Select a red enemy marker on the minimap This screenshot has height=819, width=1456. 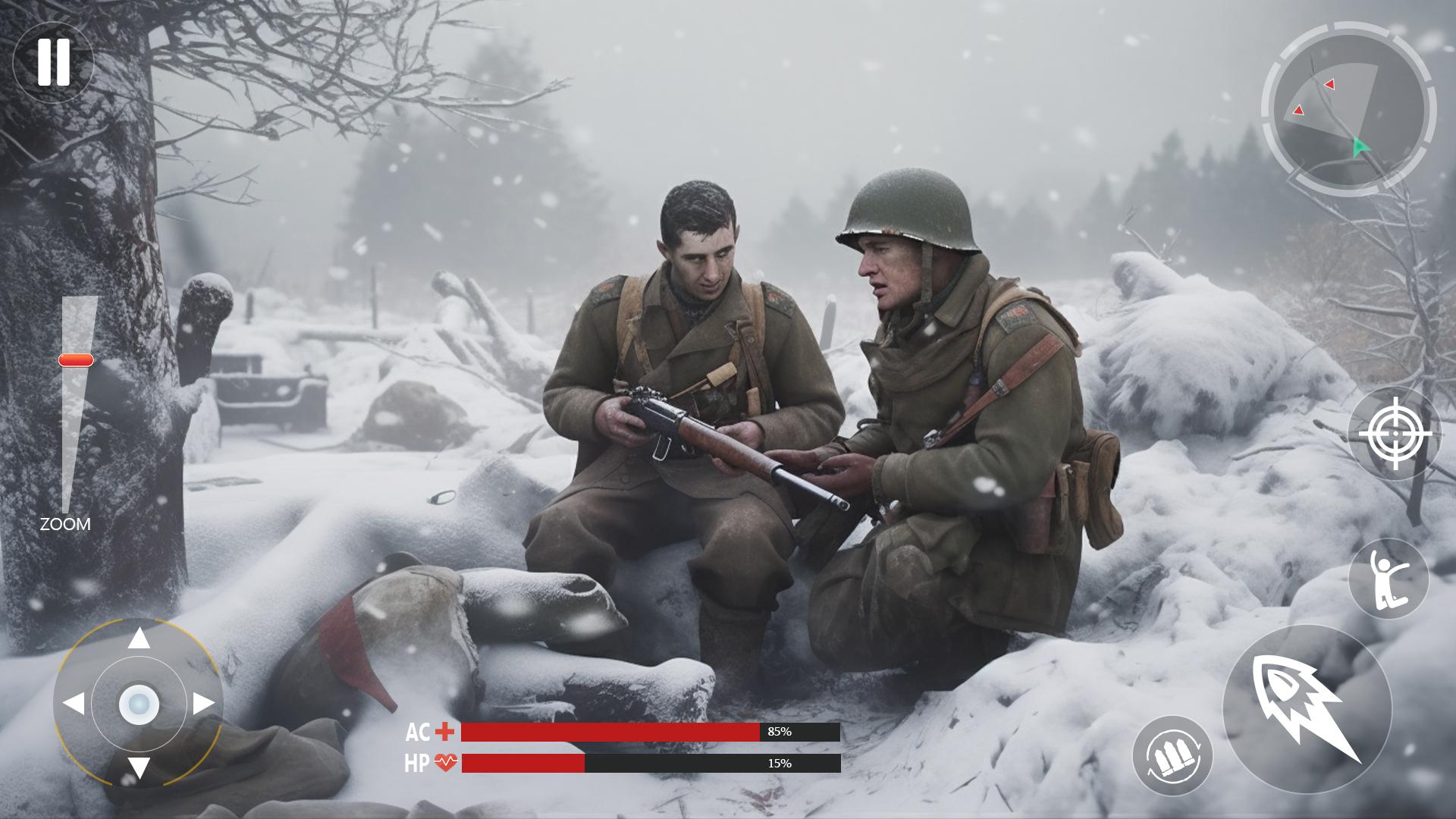point(1329,84)
